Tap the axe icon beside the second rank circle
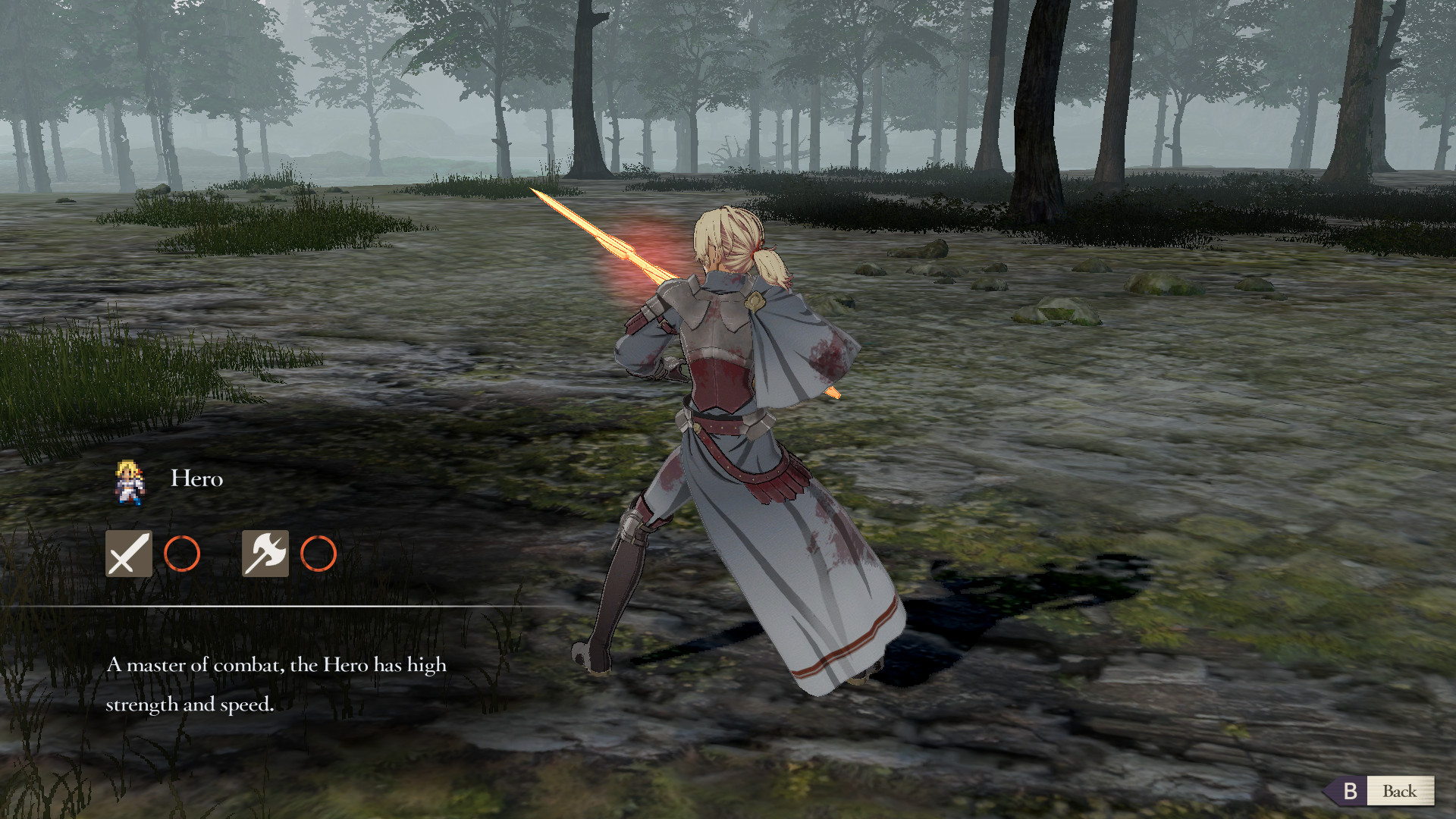Image resolution: width=1456 pixels, height=819 pixels. click(264, 553)
